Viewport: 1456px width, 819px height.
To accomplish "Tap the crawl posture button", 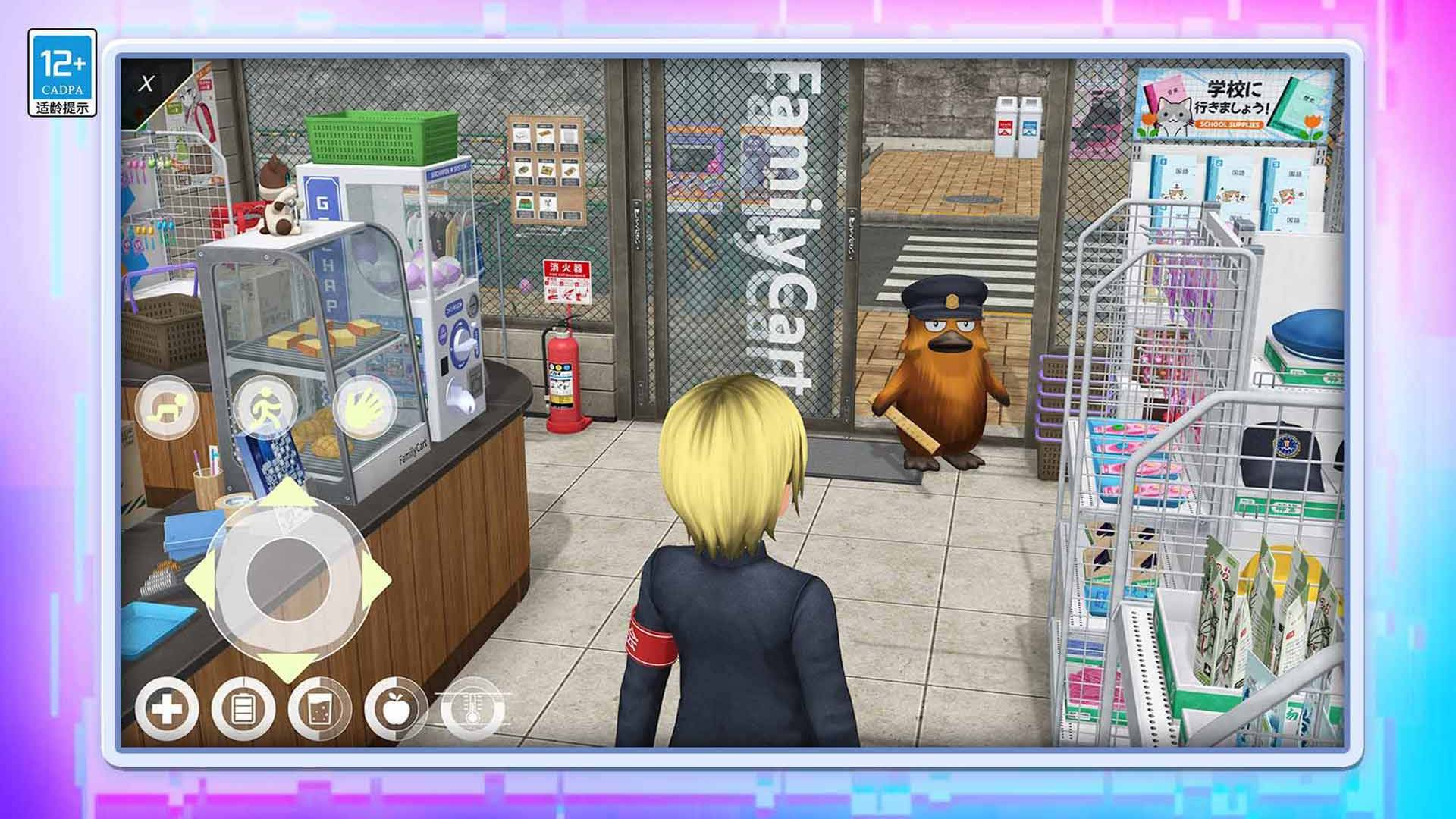I will coord(166,408).
